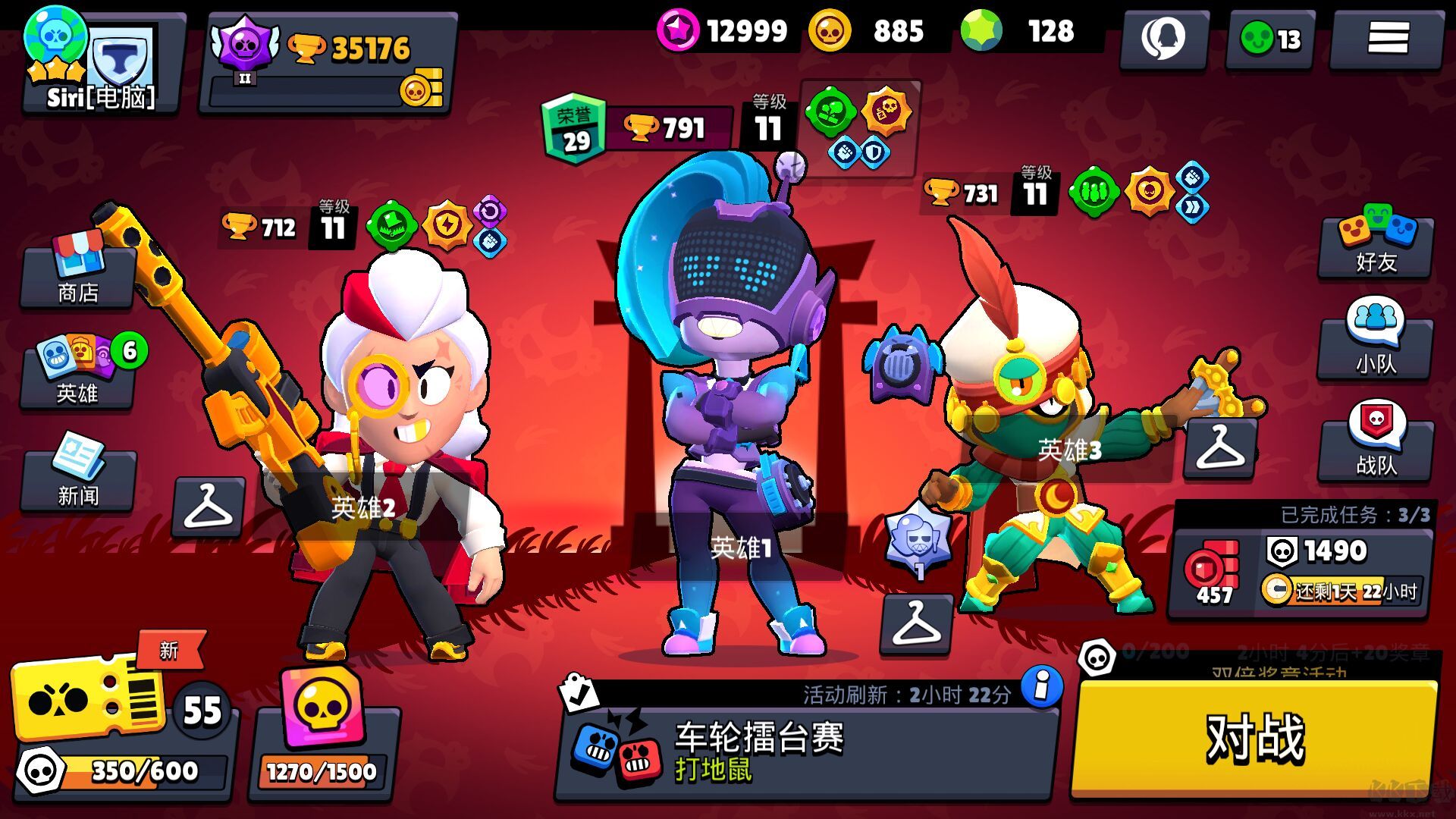Open the 好友 friends list
The width and height of the screenshot is (1456, 819).
(x=1376, y=244)
